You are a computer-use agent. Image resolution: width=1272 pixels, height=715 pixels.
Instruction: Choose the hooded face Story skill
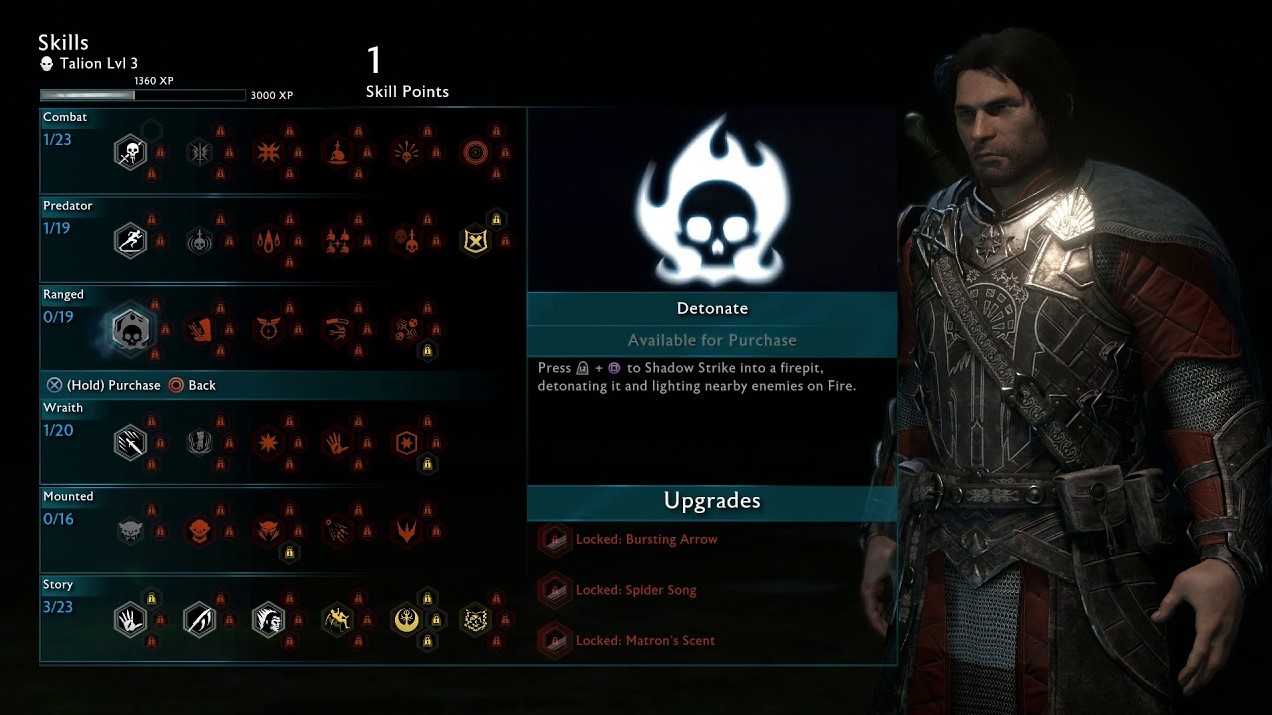268,620
